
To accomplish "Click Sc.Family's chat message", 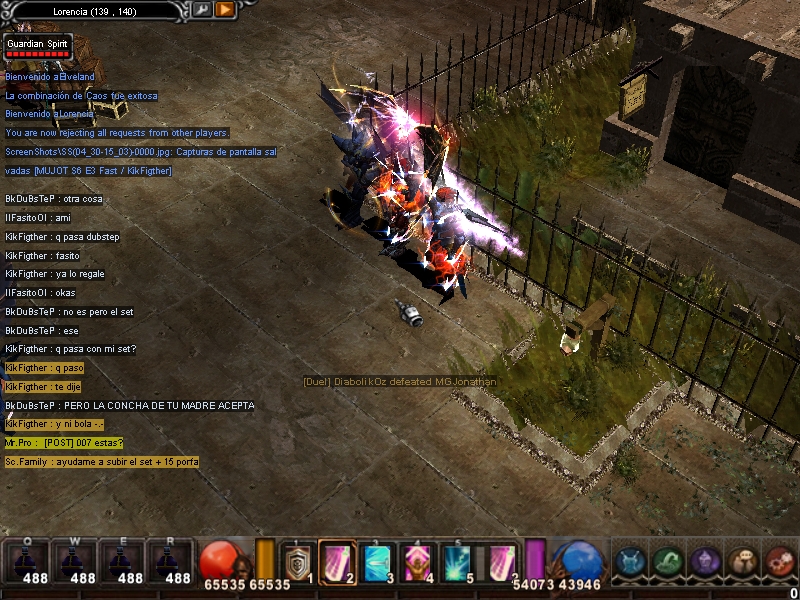I will click(101, 462).
